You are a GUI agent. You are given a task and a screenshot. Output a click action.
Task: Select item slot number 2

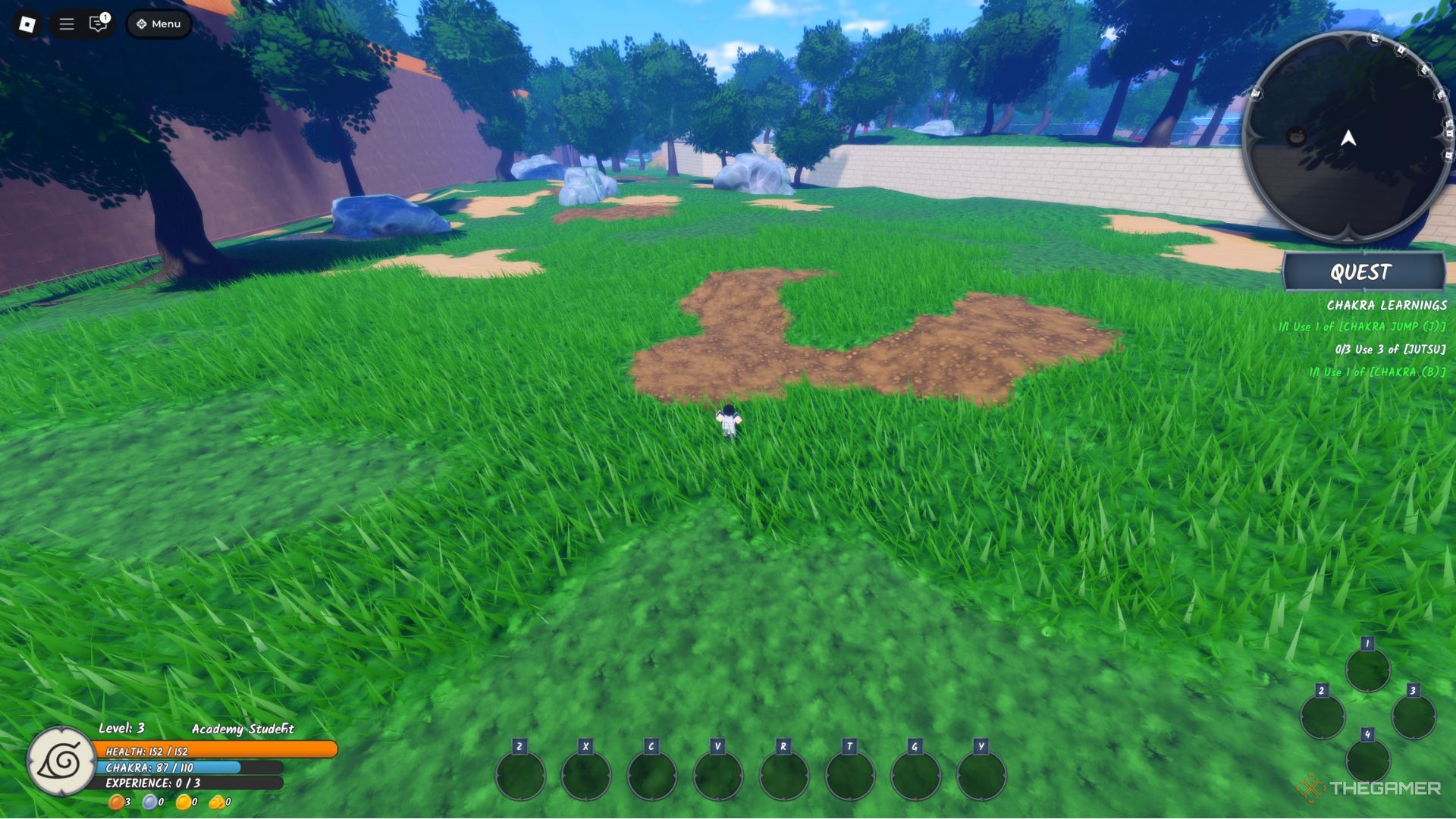[x=1323, y=716]
